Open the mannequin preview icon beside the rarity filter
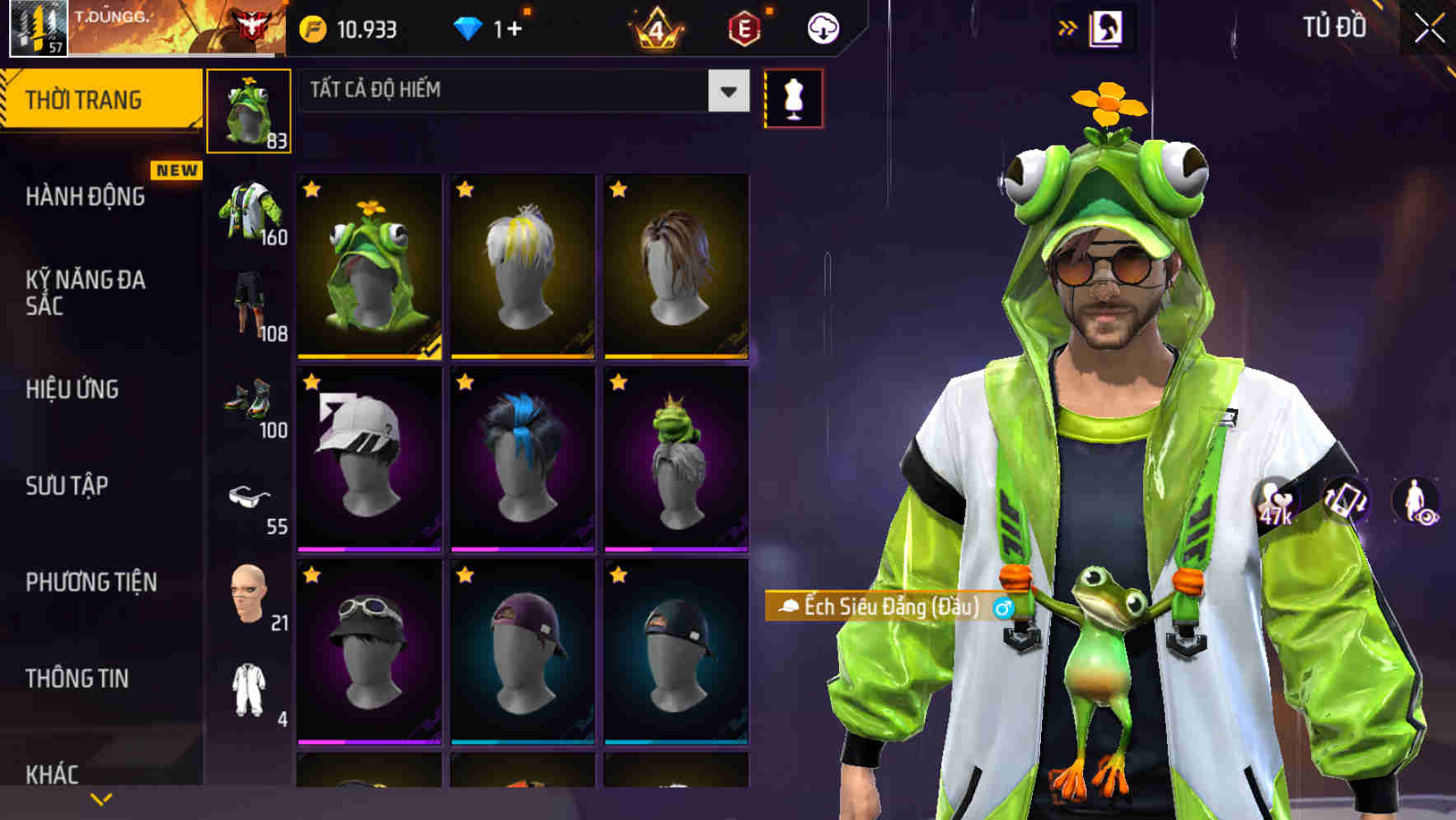This screenshot has width=1456, height=820. 793,98
